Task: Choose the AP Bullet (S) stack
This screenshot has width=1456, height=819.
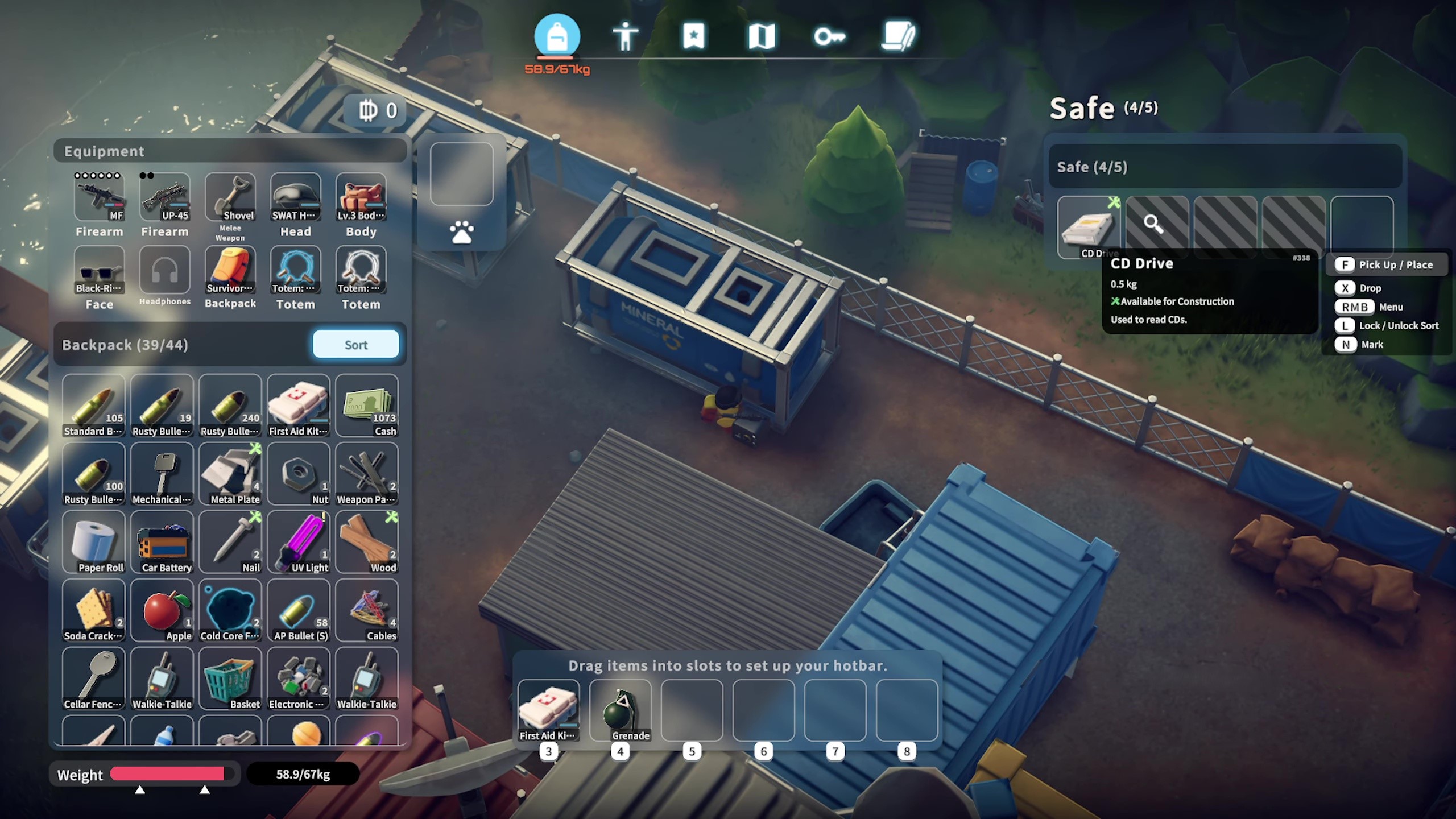Action: point(299,610)
